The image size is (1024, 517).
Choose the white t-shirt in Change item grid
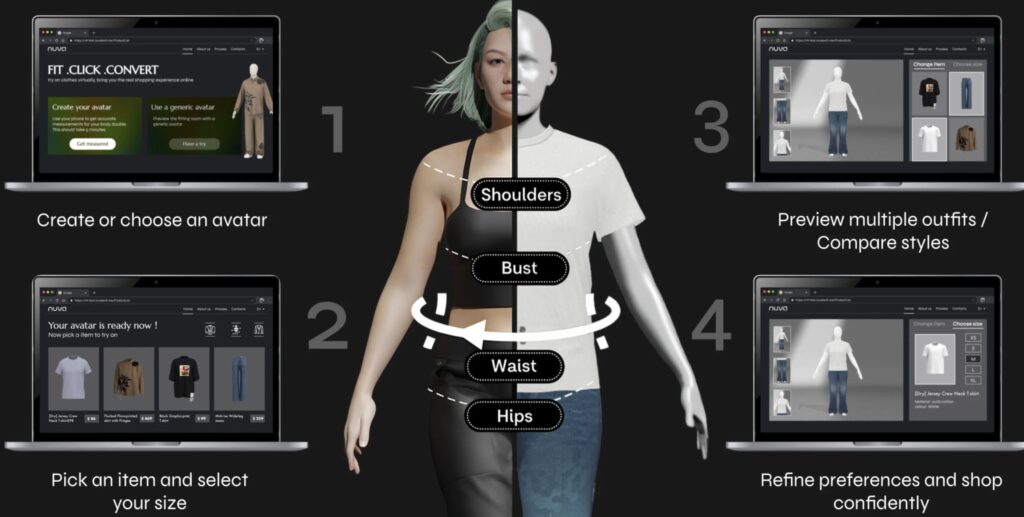point(929,139)
